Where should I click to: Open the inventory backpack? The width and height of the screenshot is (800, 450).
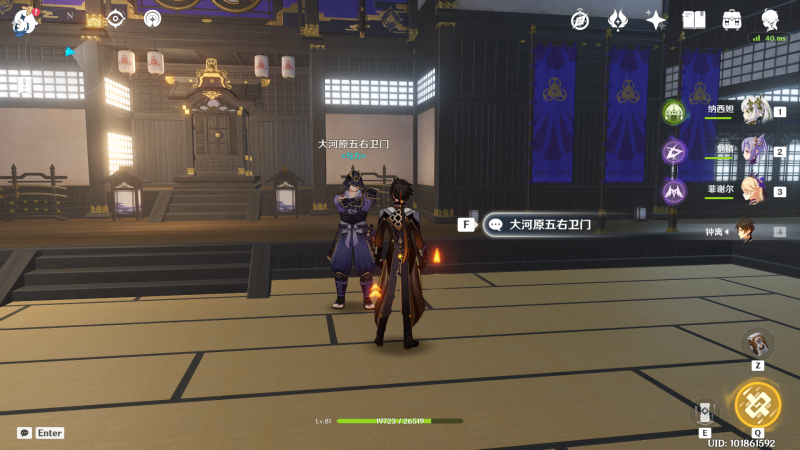tap(732, 20)
